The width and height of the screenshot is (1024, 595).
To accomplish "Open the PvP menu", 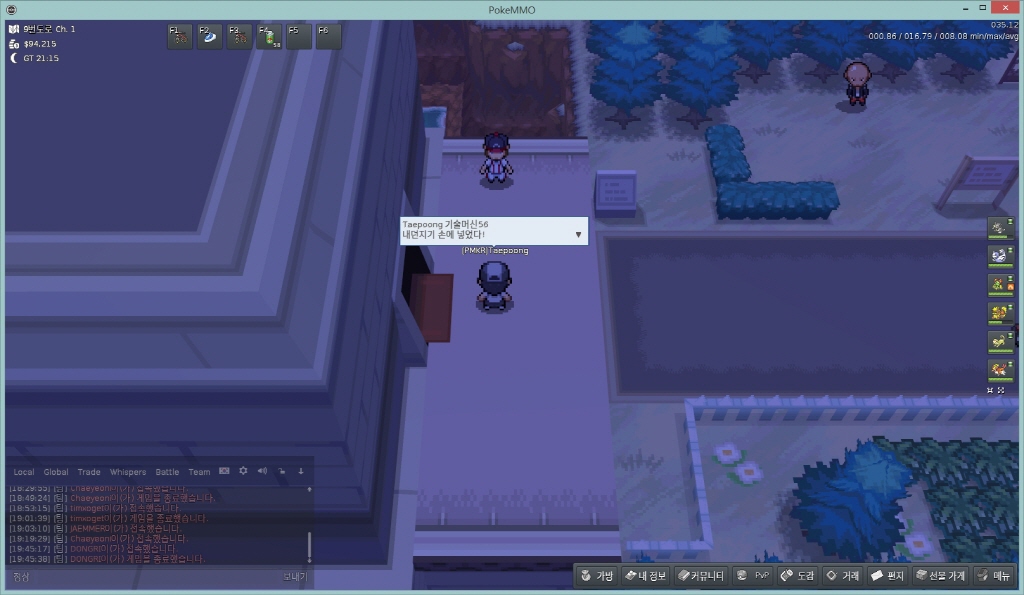I will pyautogui.click(x=753, y=576).
